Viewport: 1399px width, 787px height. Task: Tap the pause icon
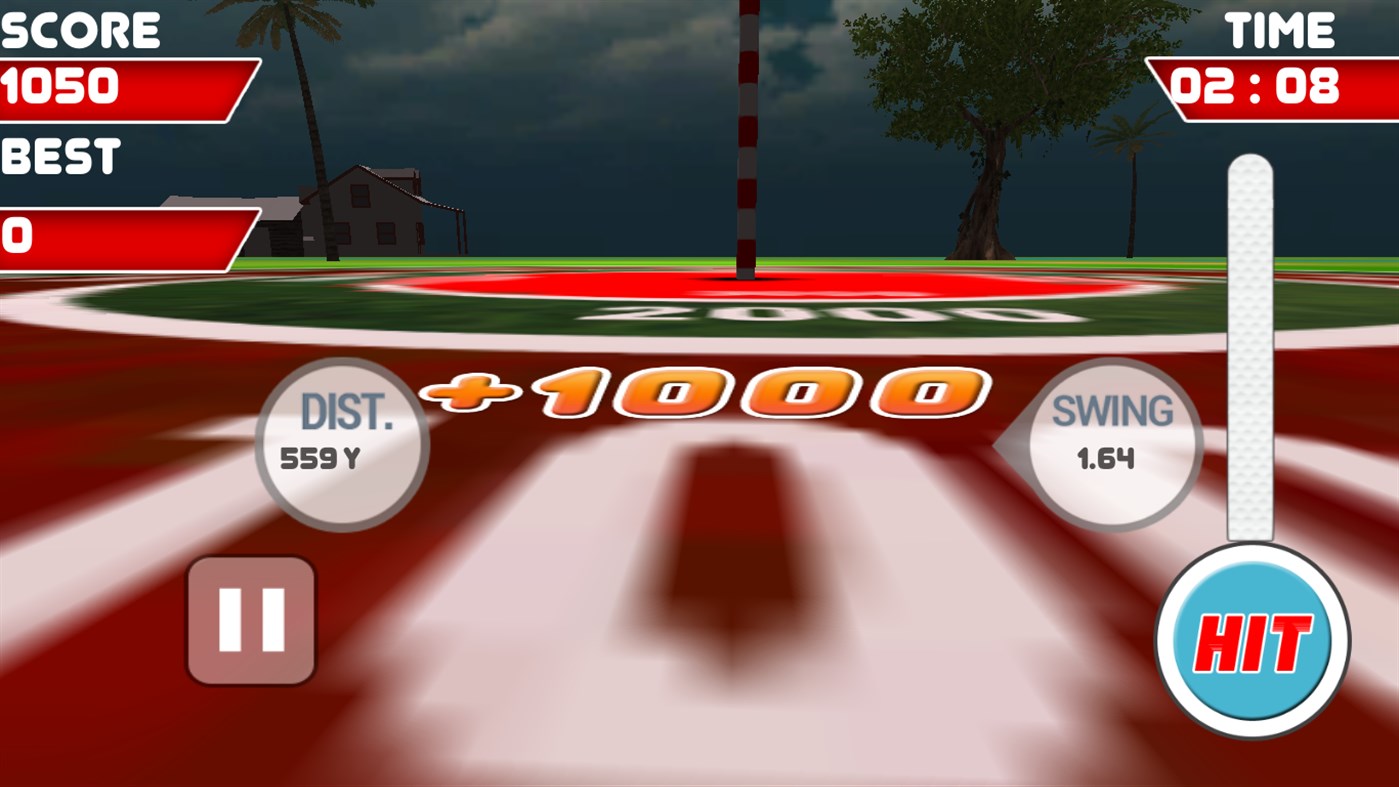point(250,618)
